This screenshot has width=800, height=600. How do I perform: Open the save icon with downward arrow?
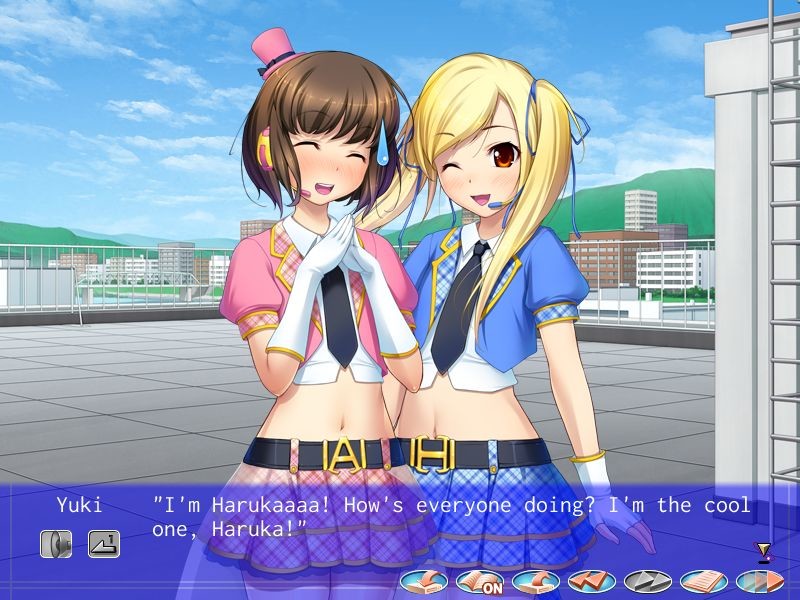[424, 580]
